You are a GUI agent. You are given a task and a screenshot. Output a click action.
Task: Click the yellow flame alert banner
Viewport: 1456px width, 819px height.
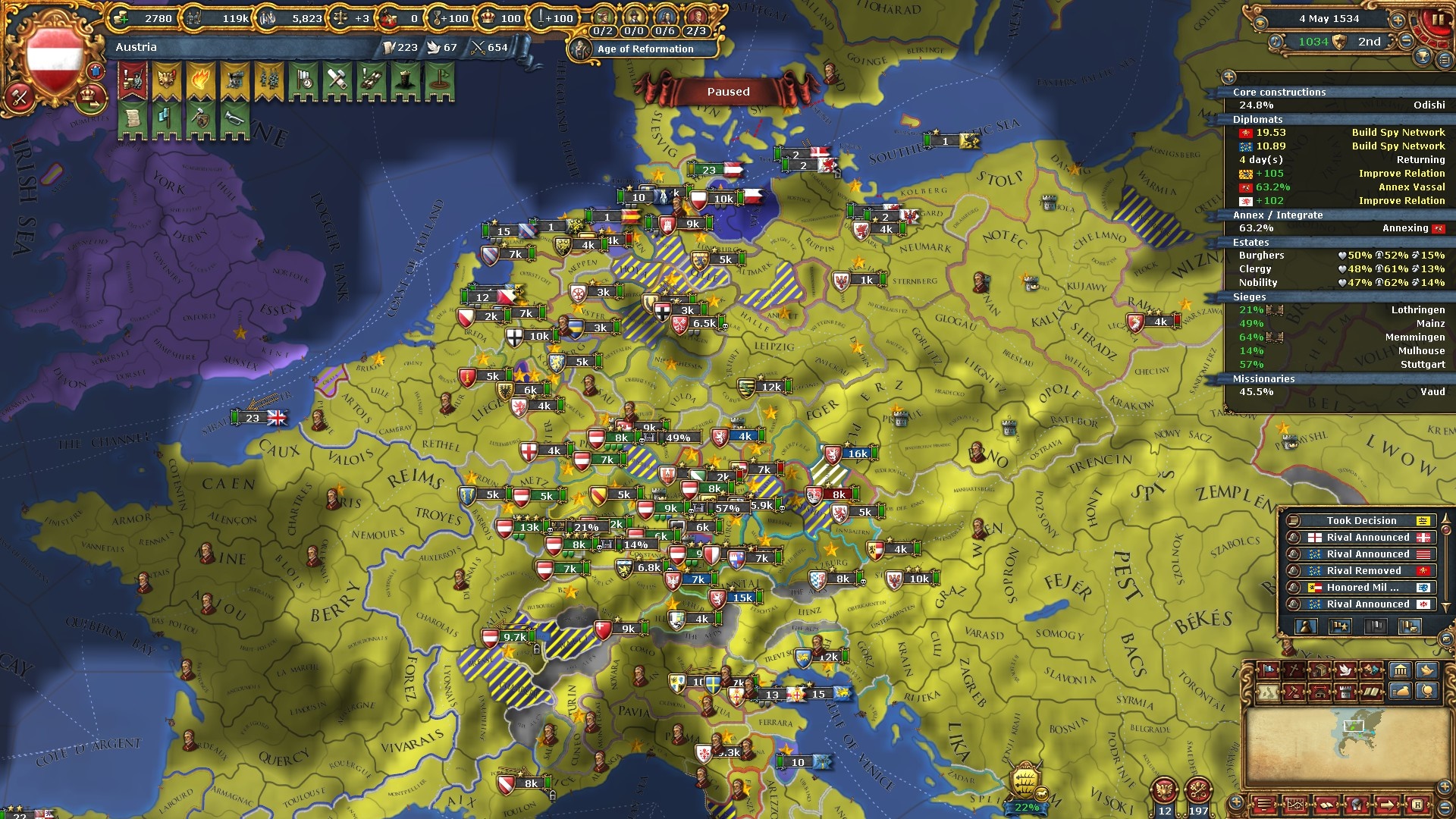pos(201,81)
